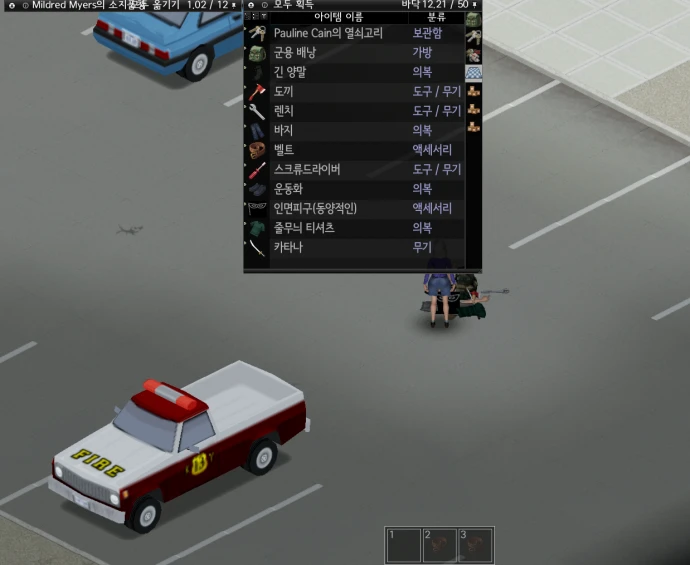This screenshot has height=565, width=690.
Task: Pick the 줄무늬 티셔츠 striped shirt
Action: click(304, 228)
